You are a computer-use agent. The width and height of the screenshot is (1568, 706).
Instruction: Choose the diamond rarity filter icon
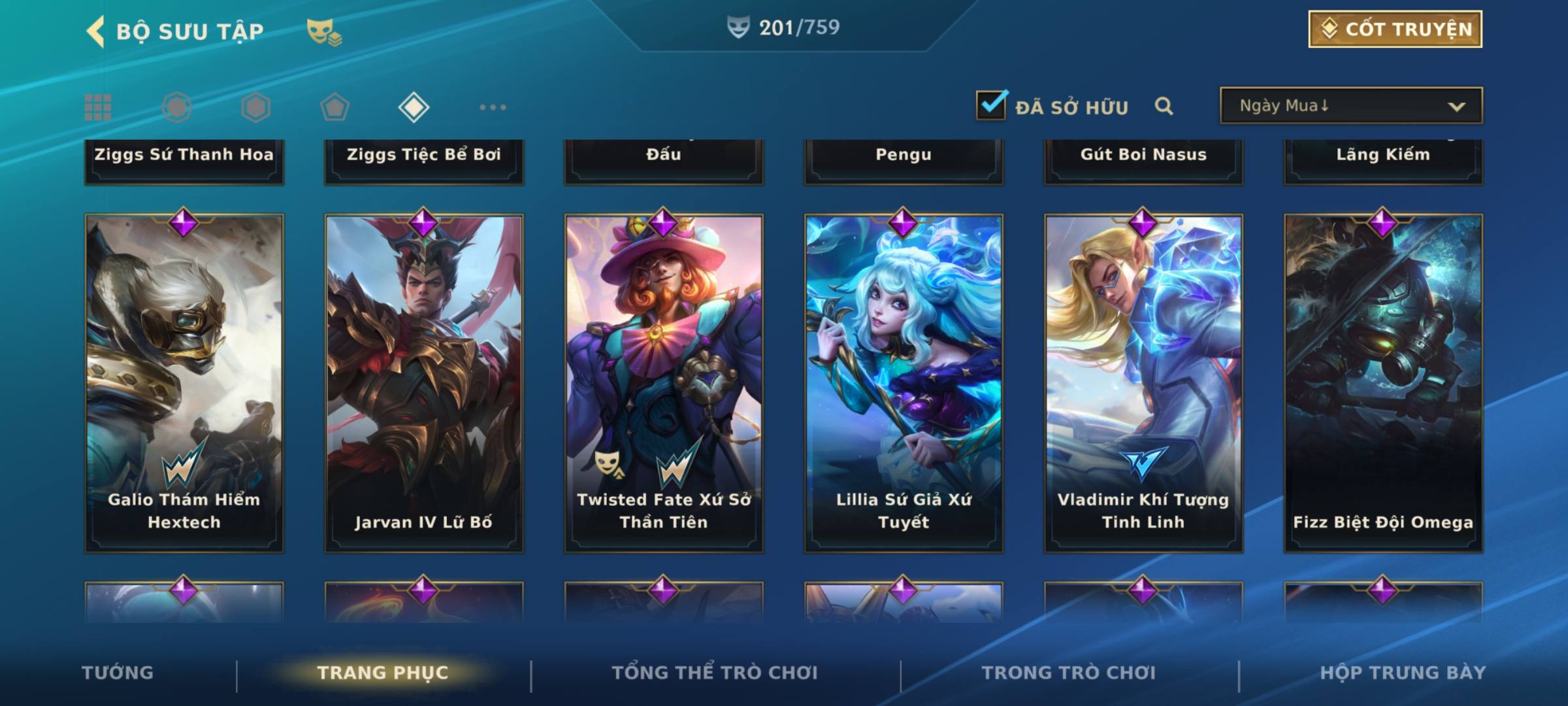click(414, 107)
